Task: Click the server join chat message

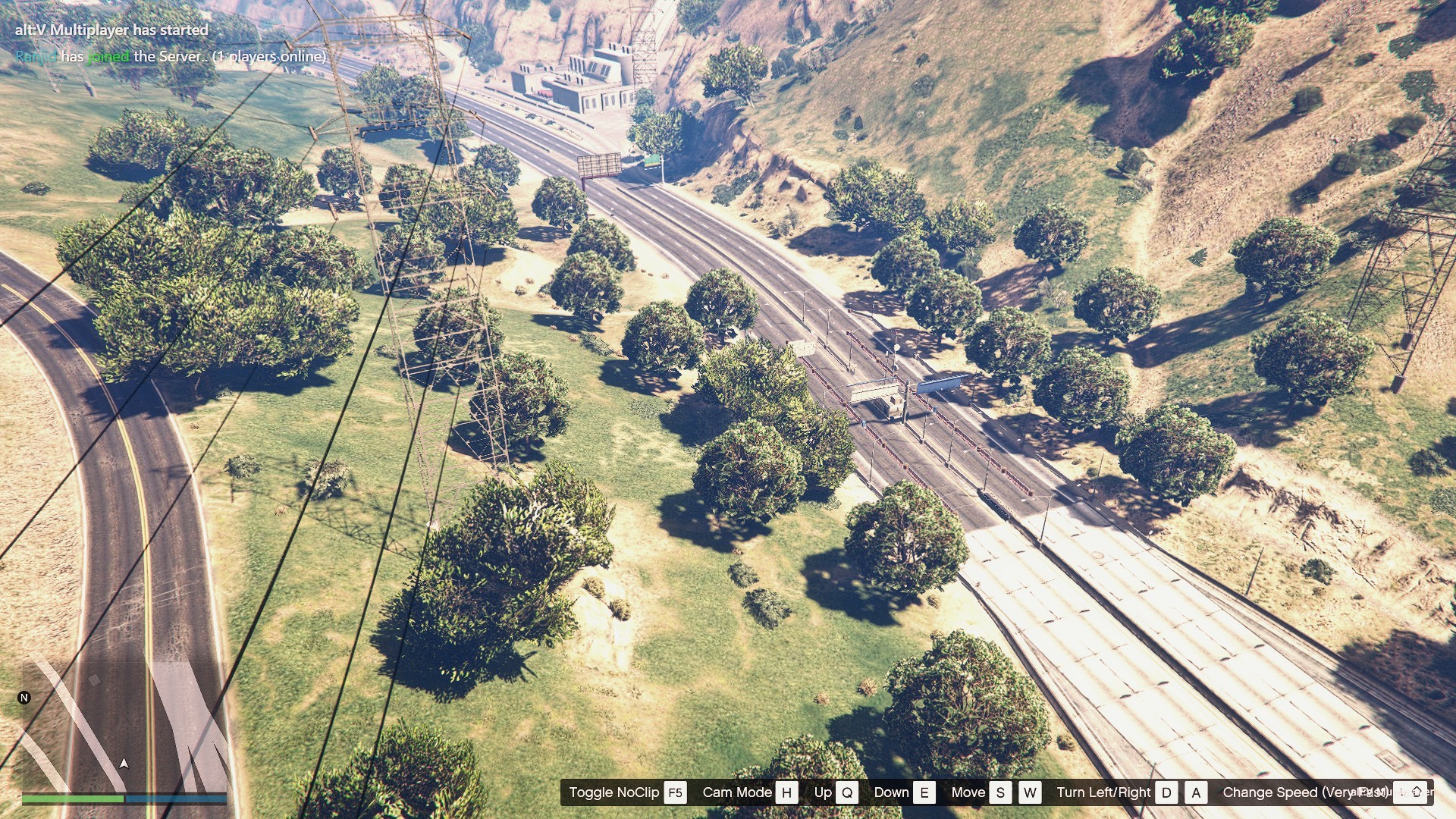Action: [171, 56]
